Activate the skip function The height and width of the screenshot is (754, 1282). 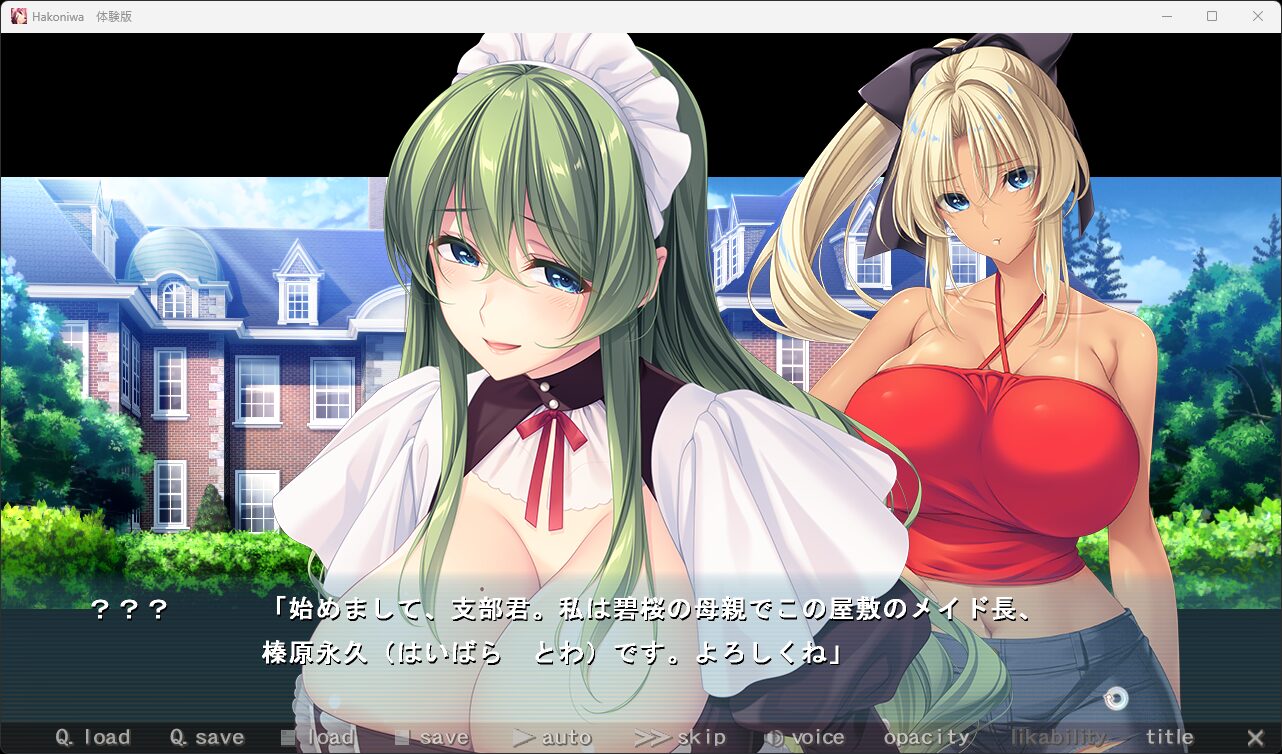tap(680, 738)
